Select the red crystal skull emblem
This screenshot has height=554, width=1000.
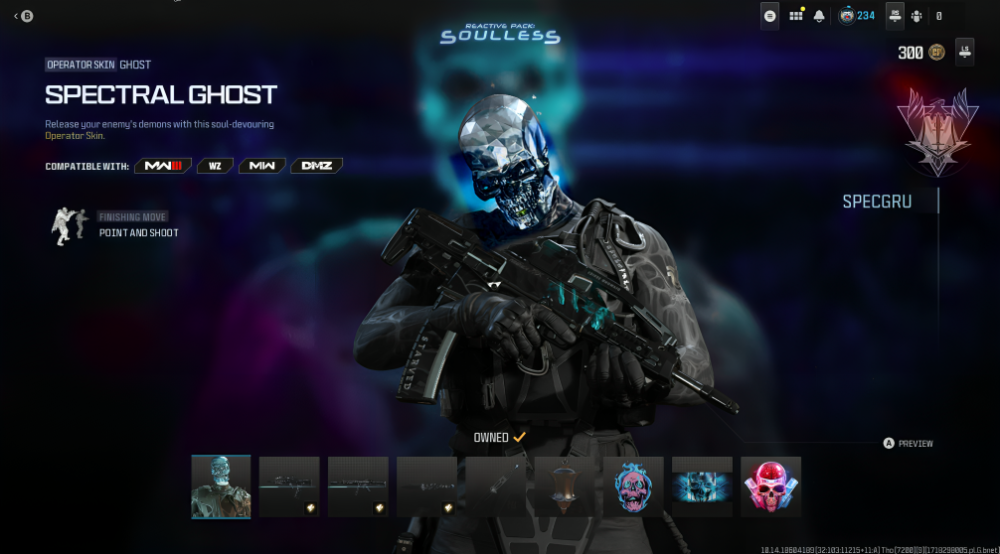tap(771, 487)
